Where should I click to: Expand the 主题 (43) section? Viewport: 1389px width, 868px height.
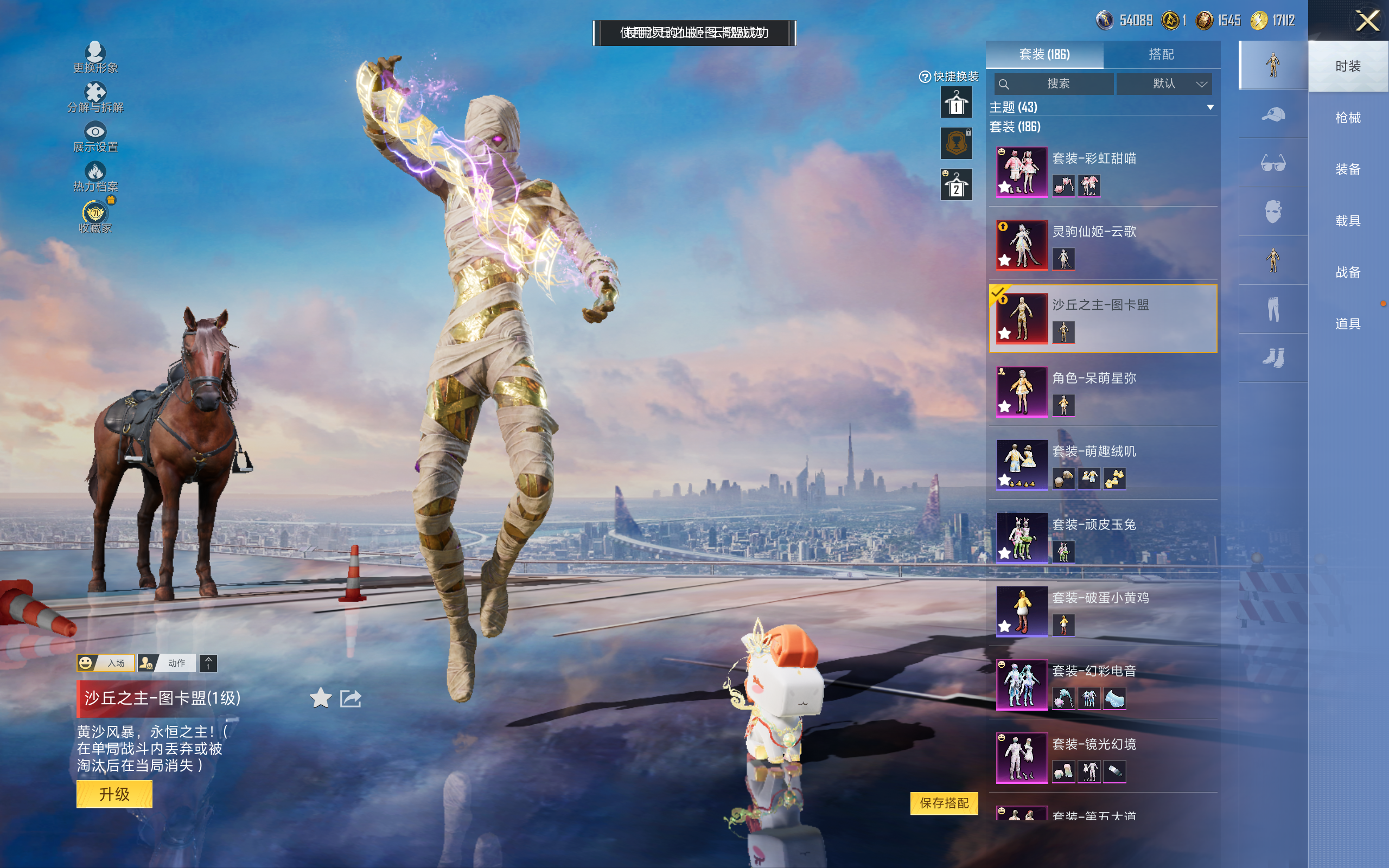tap(1210, 107)
